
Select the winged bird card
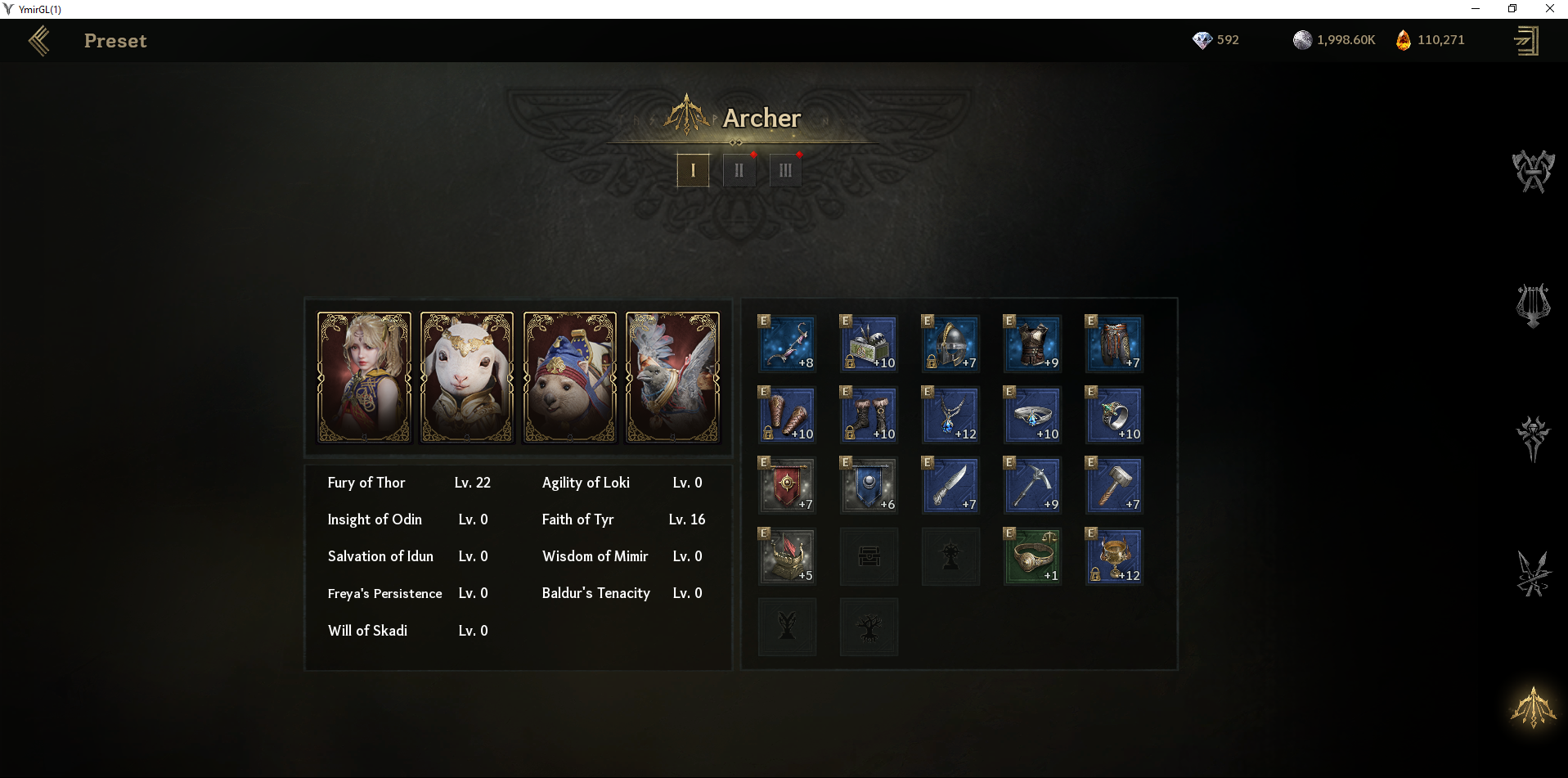coord(672,377)
